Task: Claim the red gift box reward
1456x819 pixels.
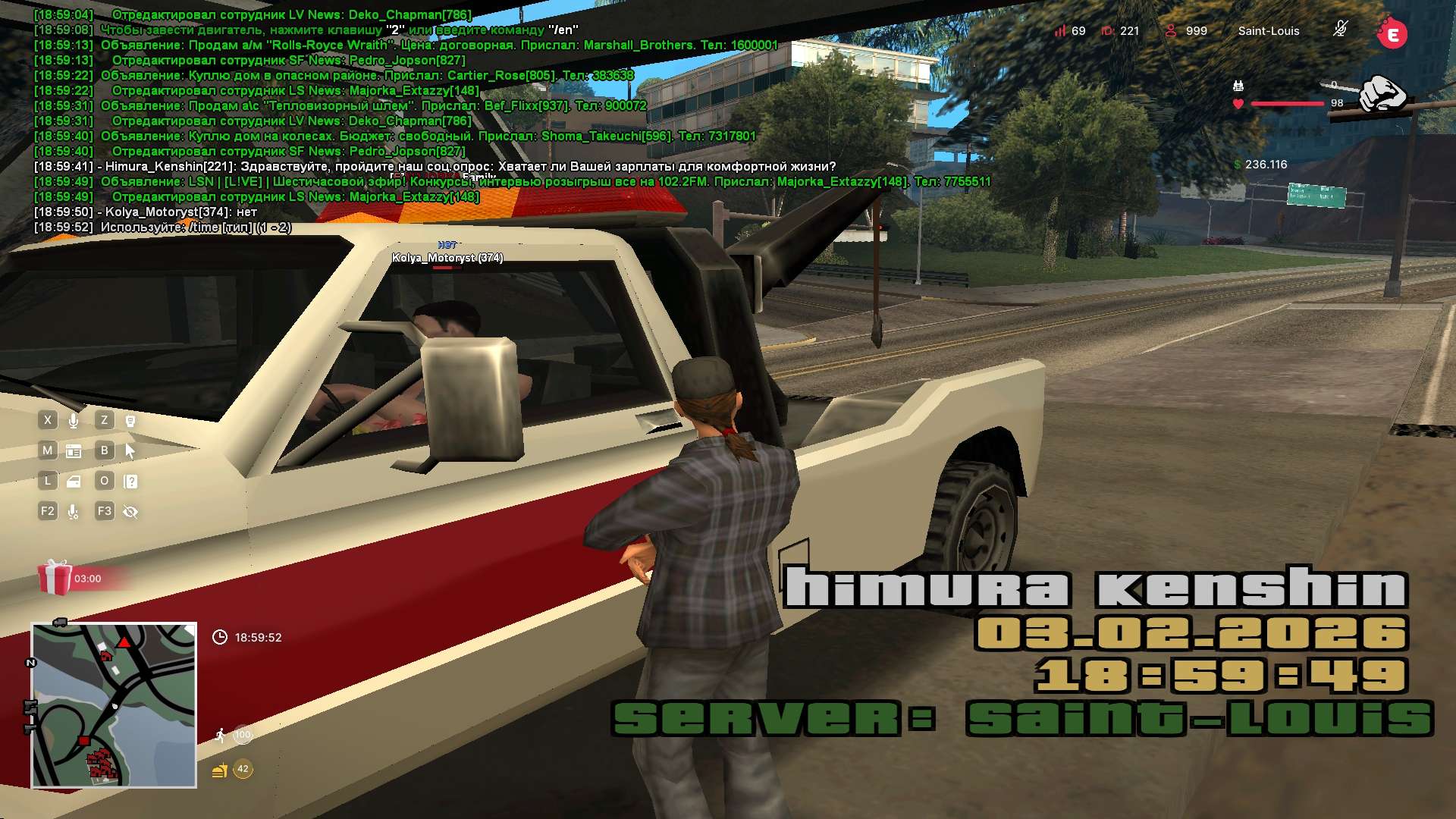Action: [x=55, y=578]
